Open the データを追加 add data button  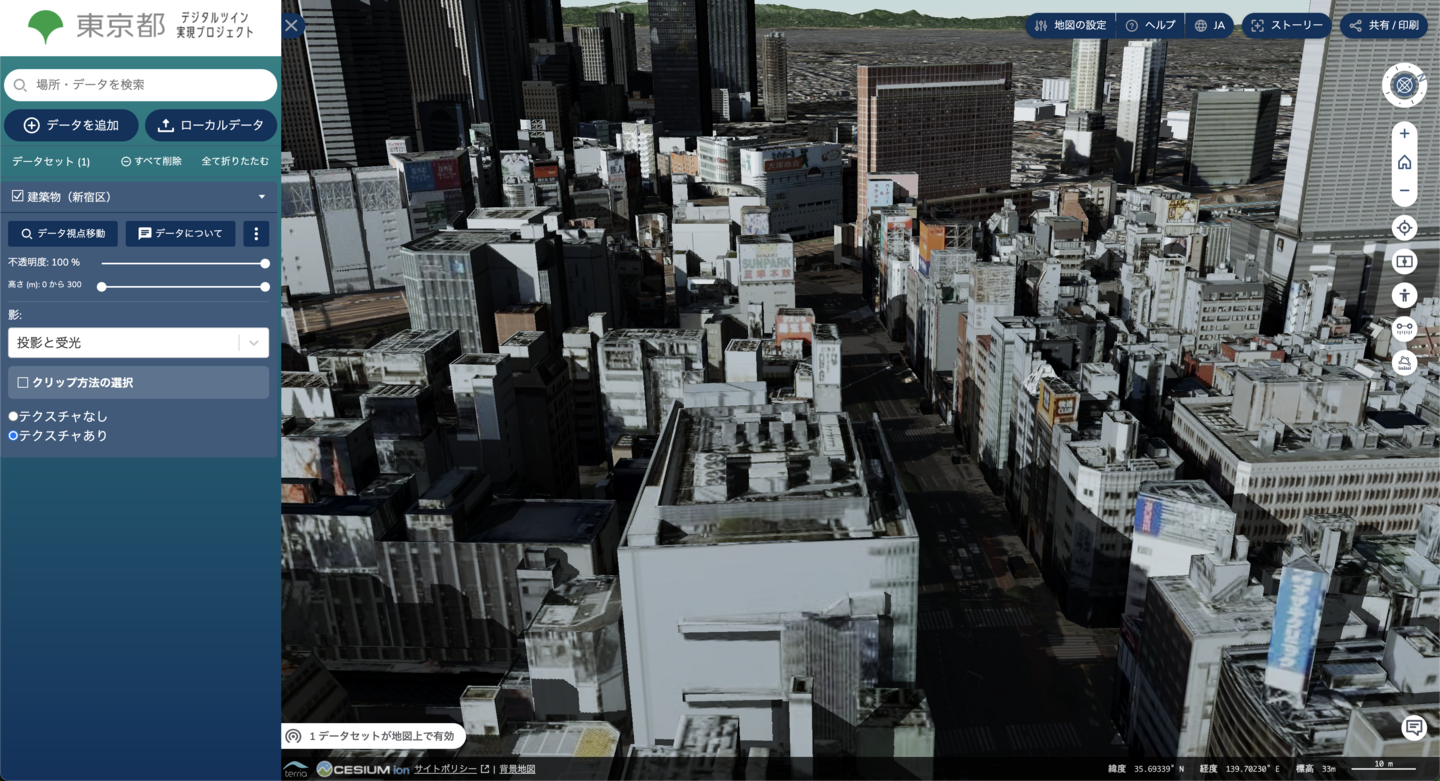pos(71,125)
